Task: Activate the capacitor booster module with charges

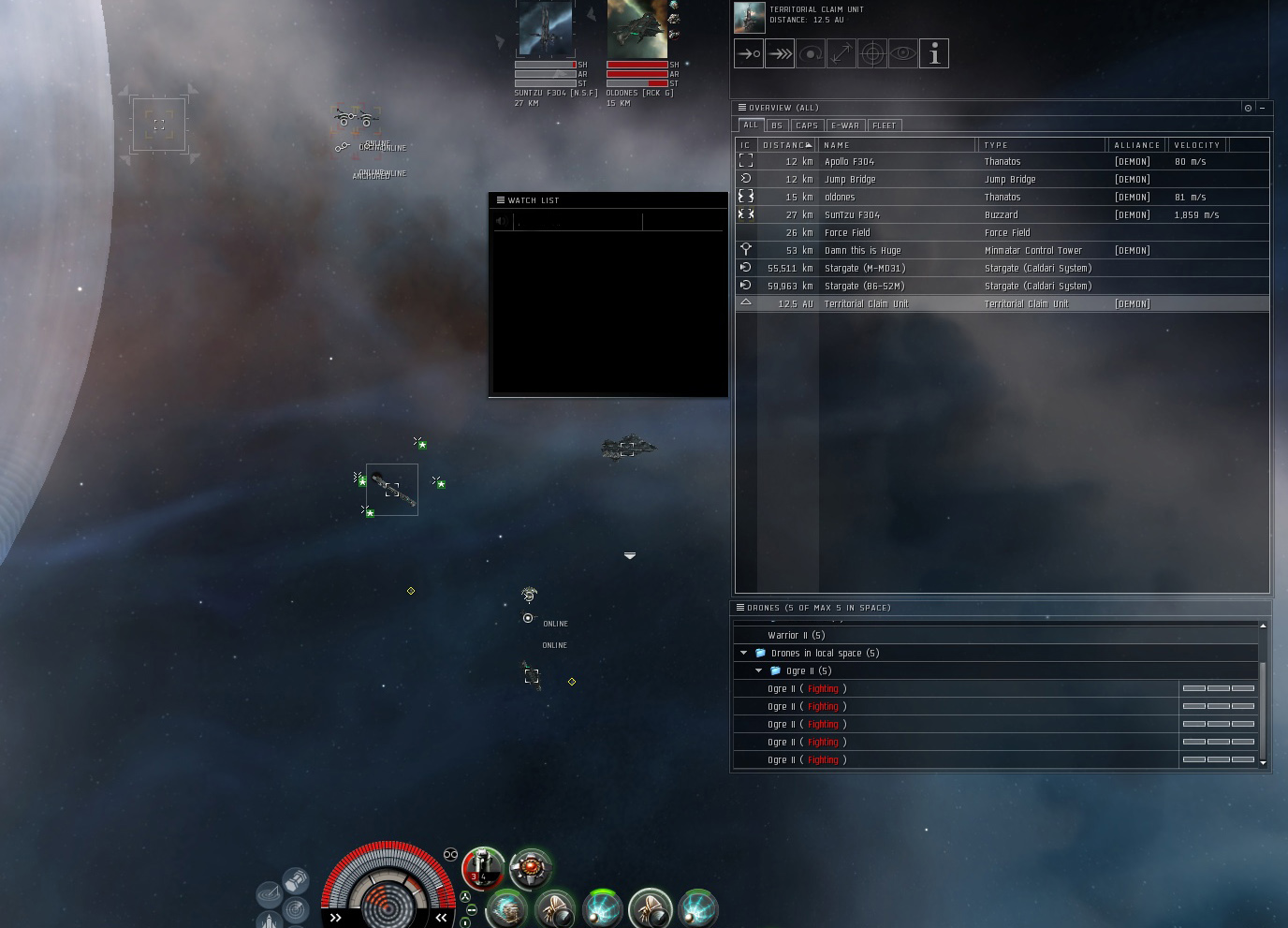Action: click(483, 868)
